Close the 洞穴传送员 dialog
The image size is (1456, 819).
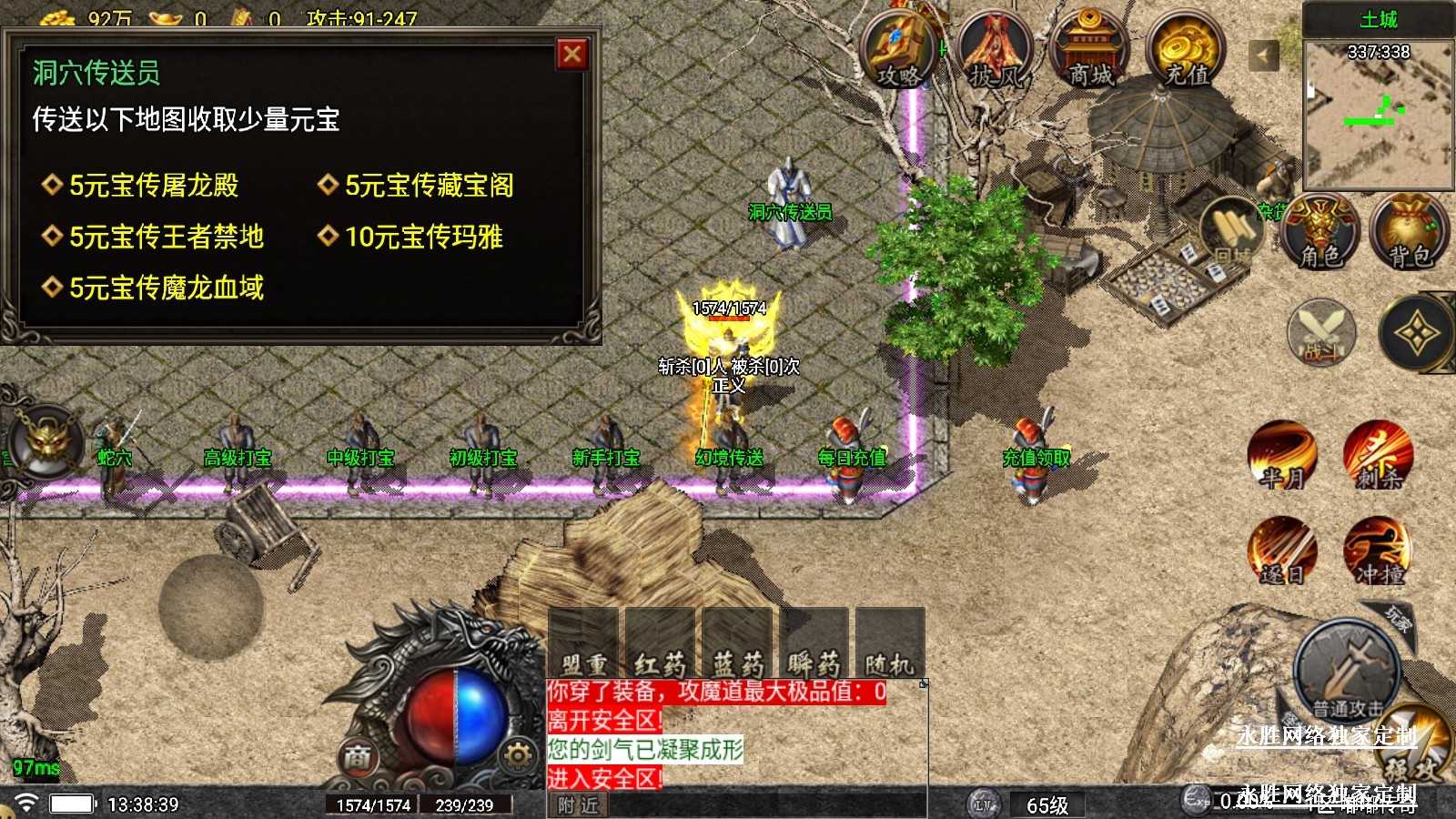pyautogui.click(x=572, y=55)
